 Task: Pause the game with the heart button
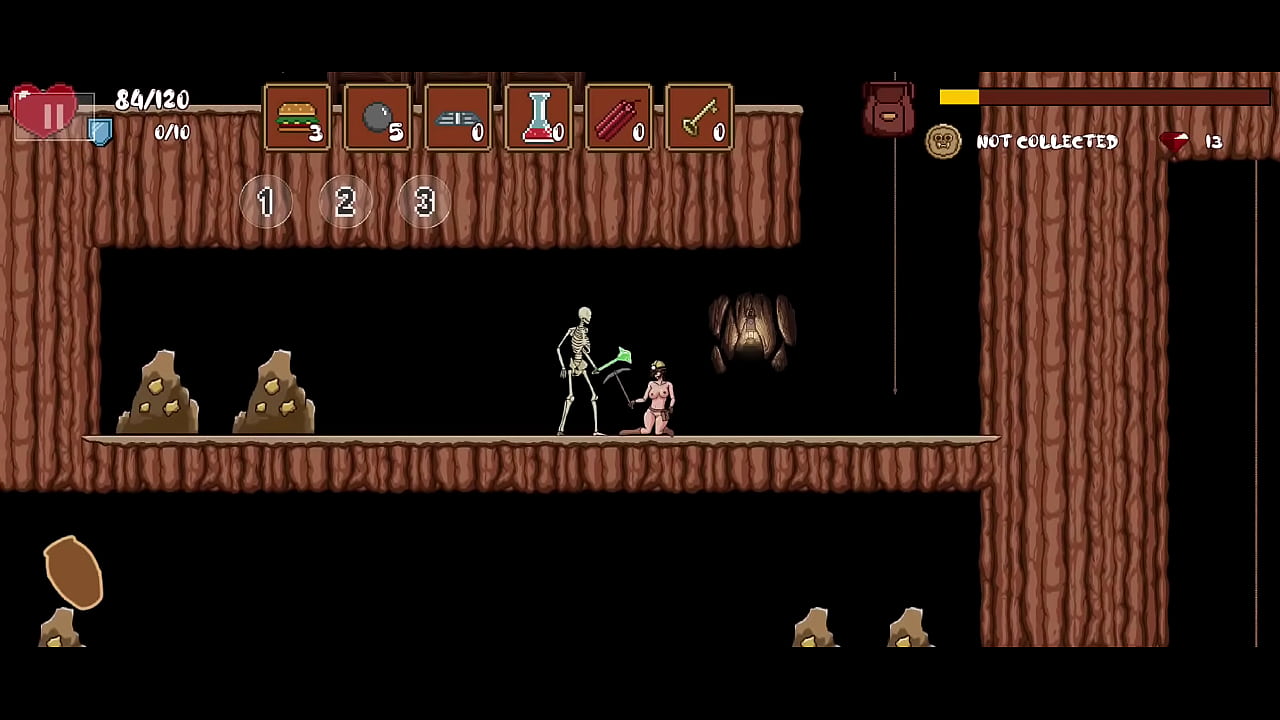tap(46, 112)
